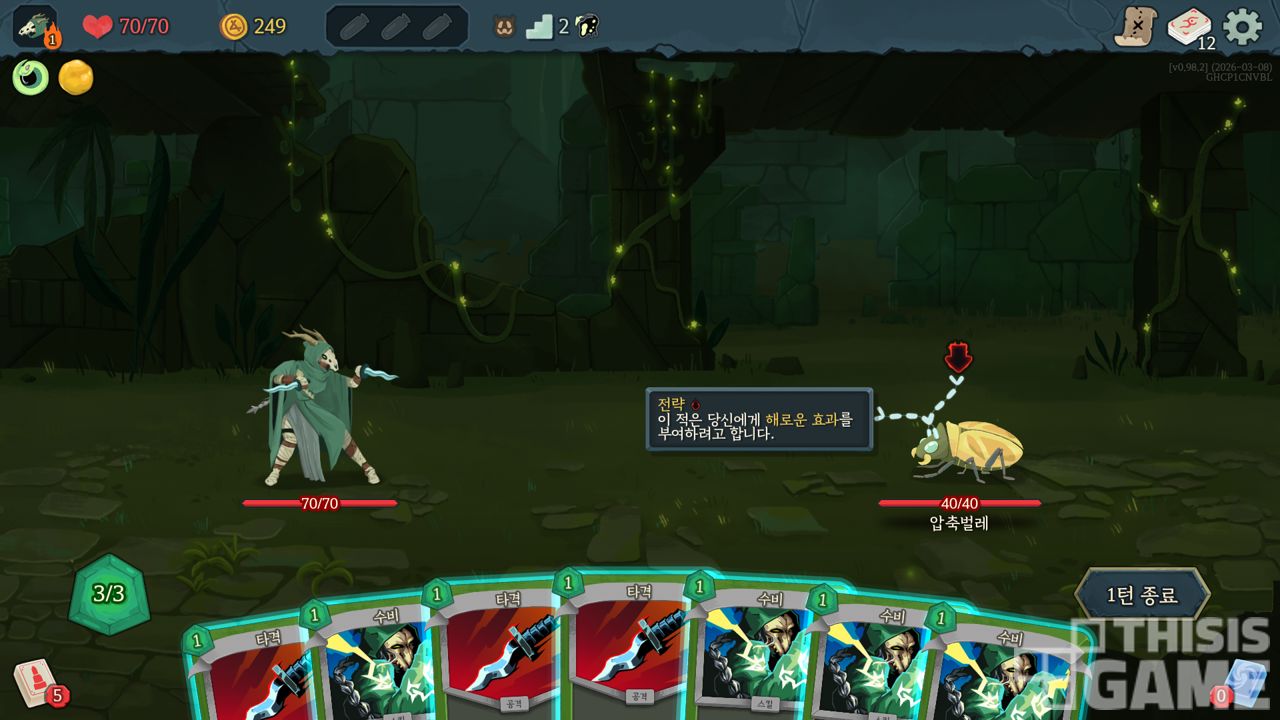The width and height of the screenshot is (1280, 720).
Task: Open the map scroll
Action: [1136, 27]
